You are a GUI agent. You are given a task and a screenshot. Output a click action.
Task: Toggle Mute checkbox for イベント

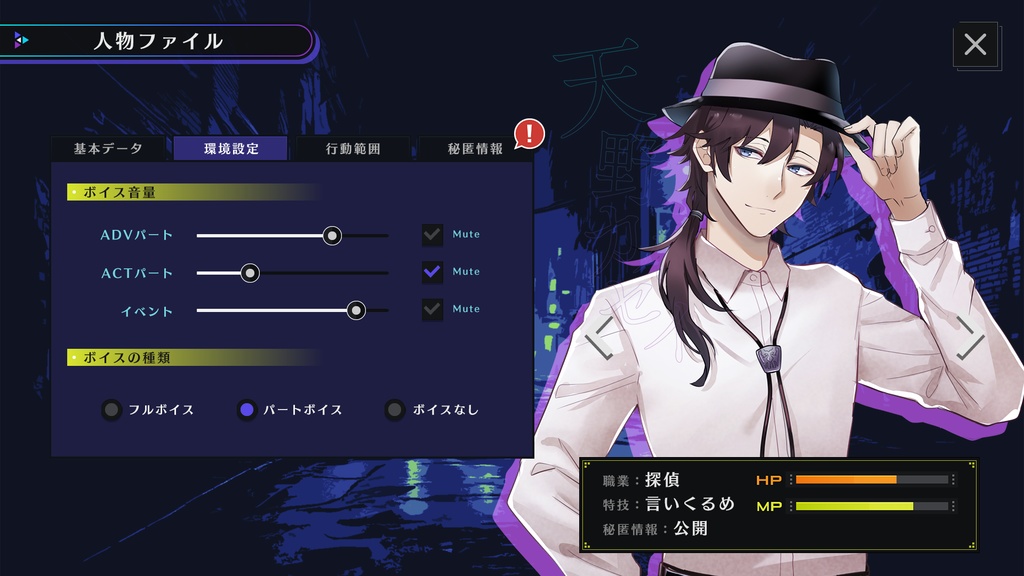432,310
